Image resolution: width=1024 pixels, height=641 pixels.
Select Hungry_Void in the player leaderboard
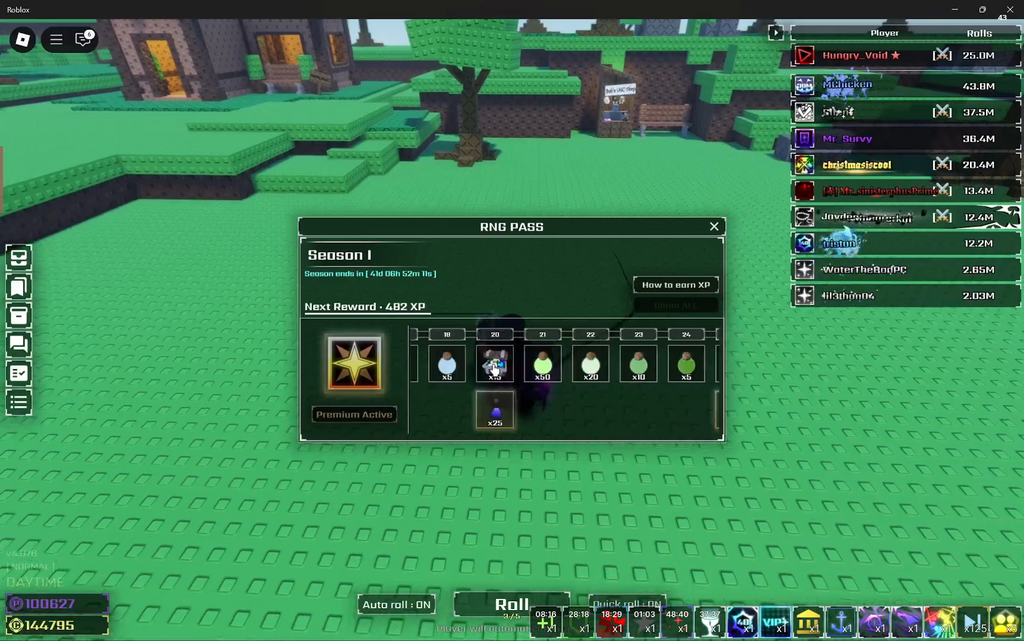tap(861, 56)
